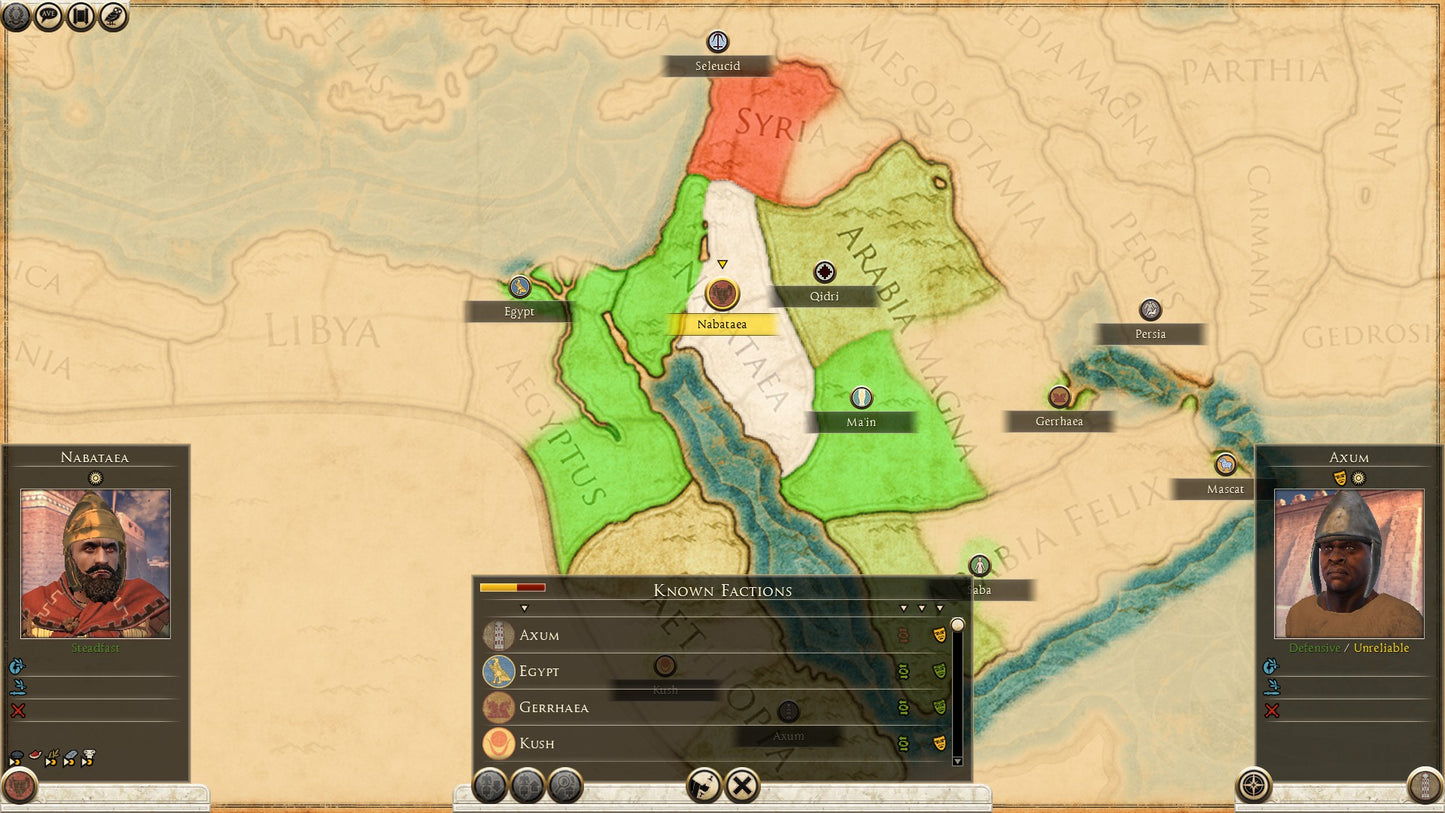Click Egypt's green treaty status icon in the list
The height and width of the screenshot is (813, 1445).
(x=904, y=672)
